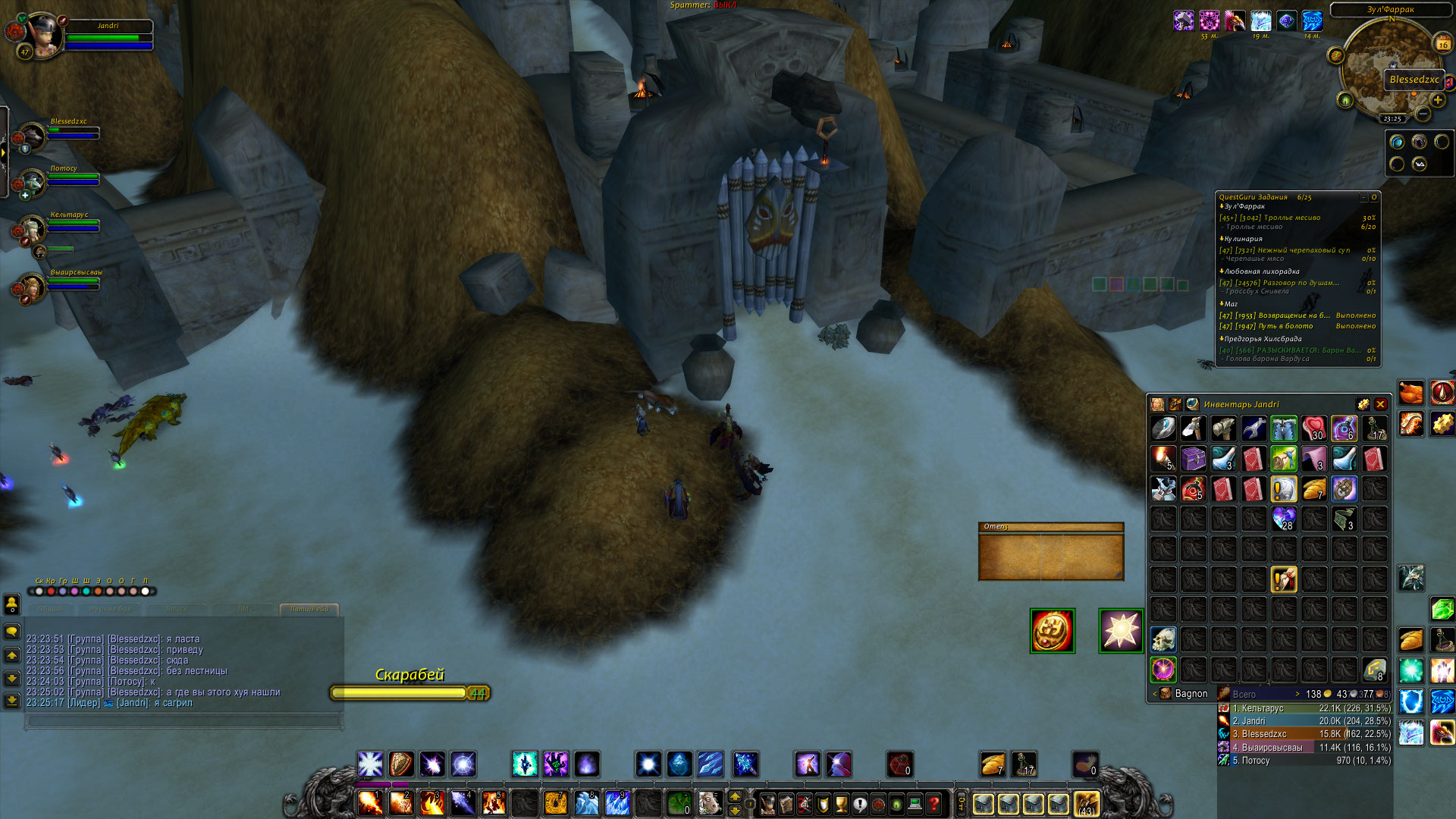
Task: Click the white skull item in the bag
Action: click(x=1163, y=639)
